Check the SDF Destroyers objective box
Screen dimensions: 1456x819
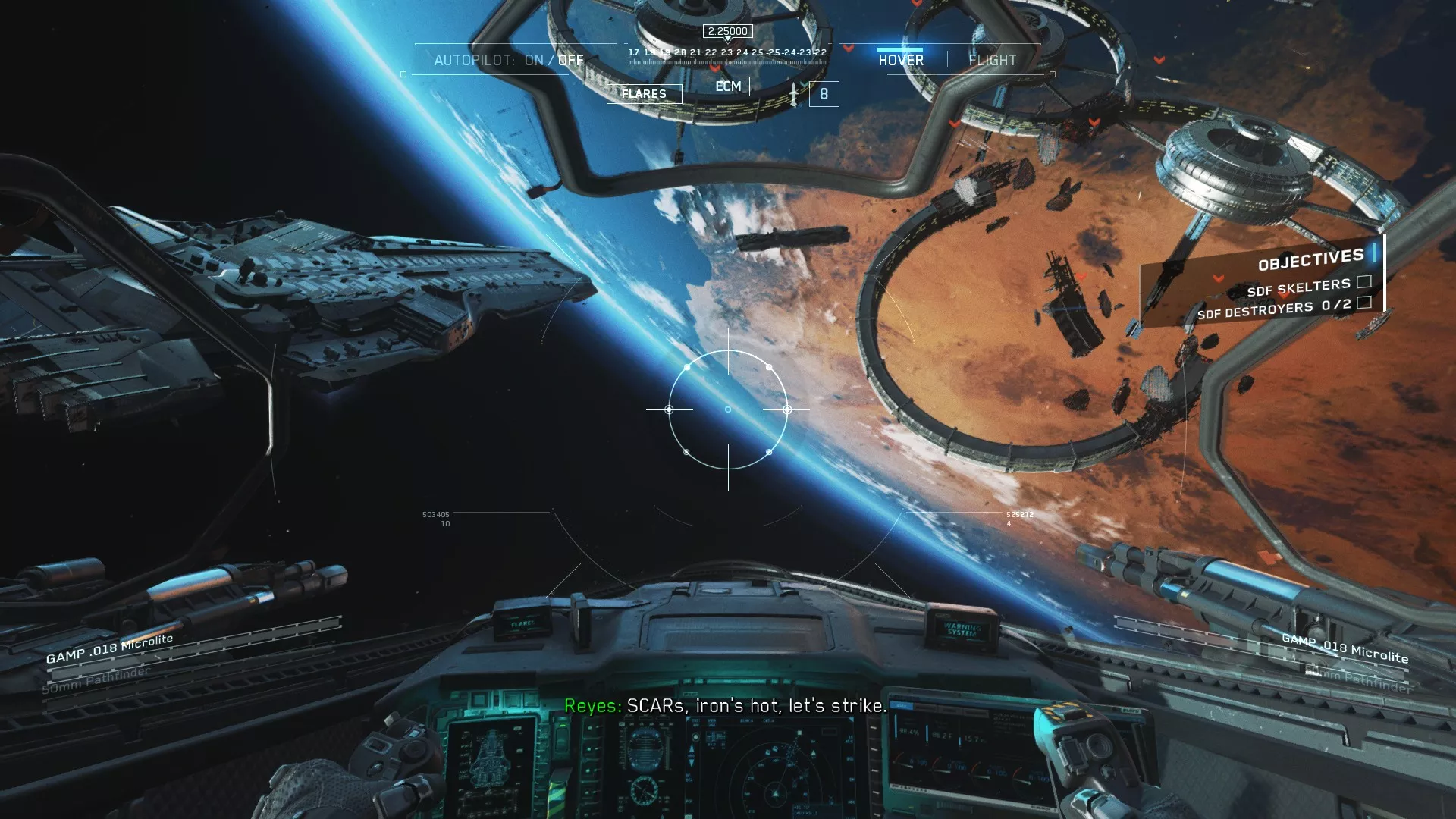(1364, 303)
